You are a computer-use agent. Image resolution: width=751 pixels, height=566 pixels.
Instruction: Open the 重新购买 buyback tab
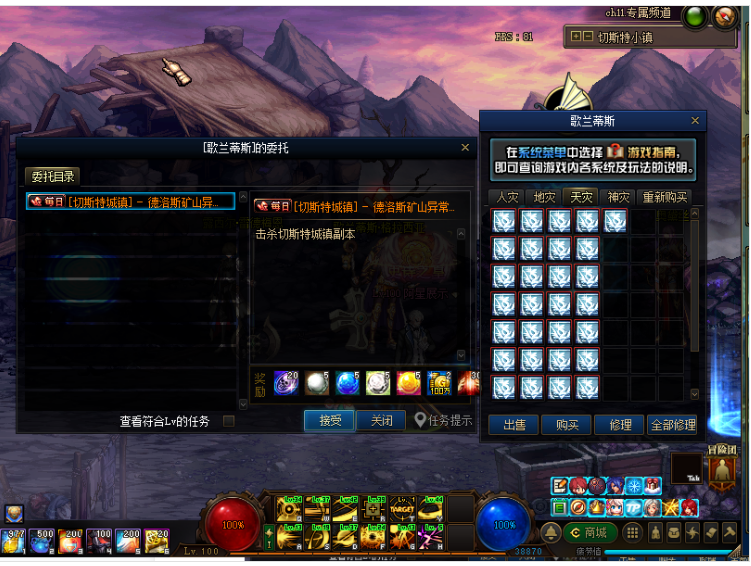point(665,197)
